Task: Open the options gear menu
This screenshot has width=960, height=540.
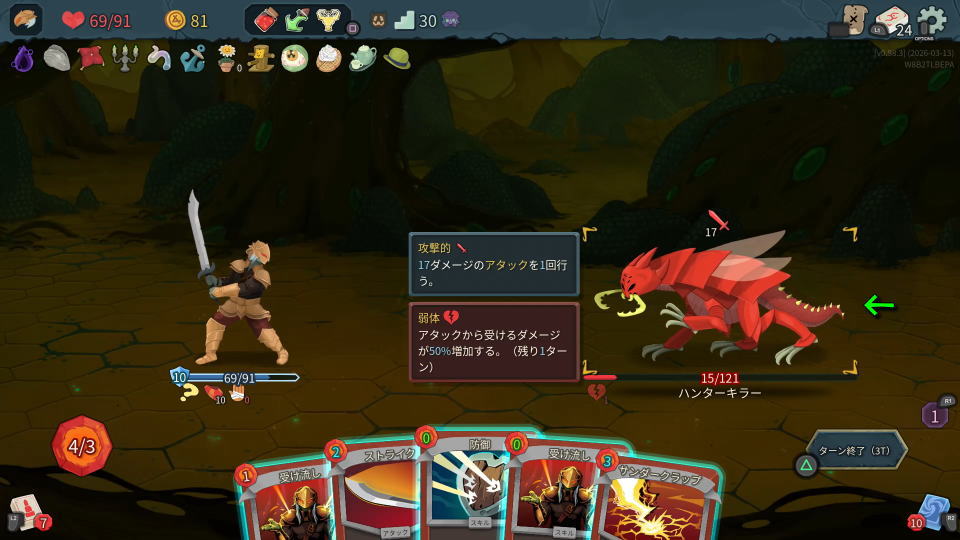Action: [x=931, y=20]
